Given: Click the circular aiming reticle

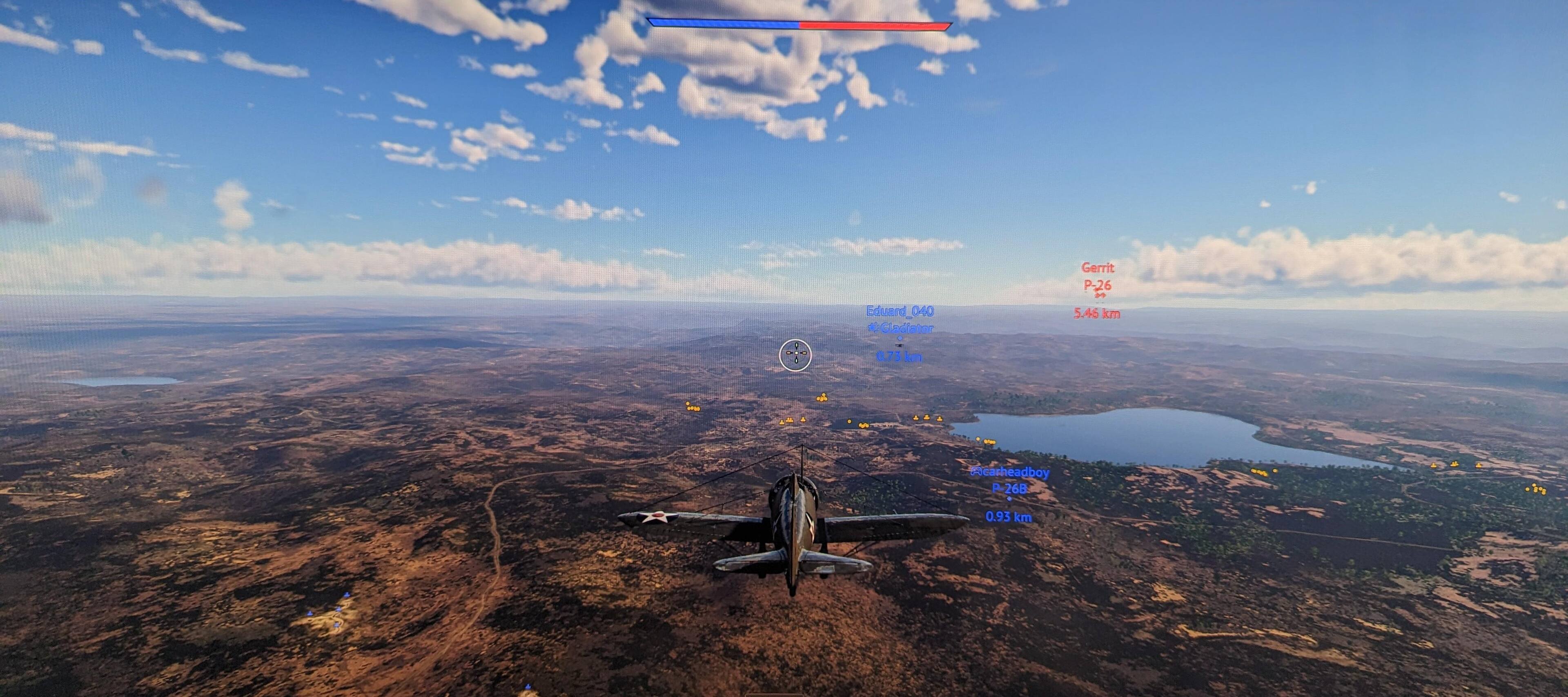Looking at the screenshot, I should point(795,355).
